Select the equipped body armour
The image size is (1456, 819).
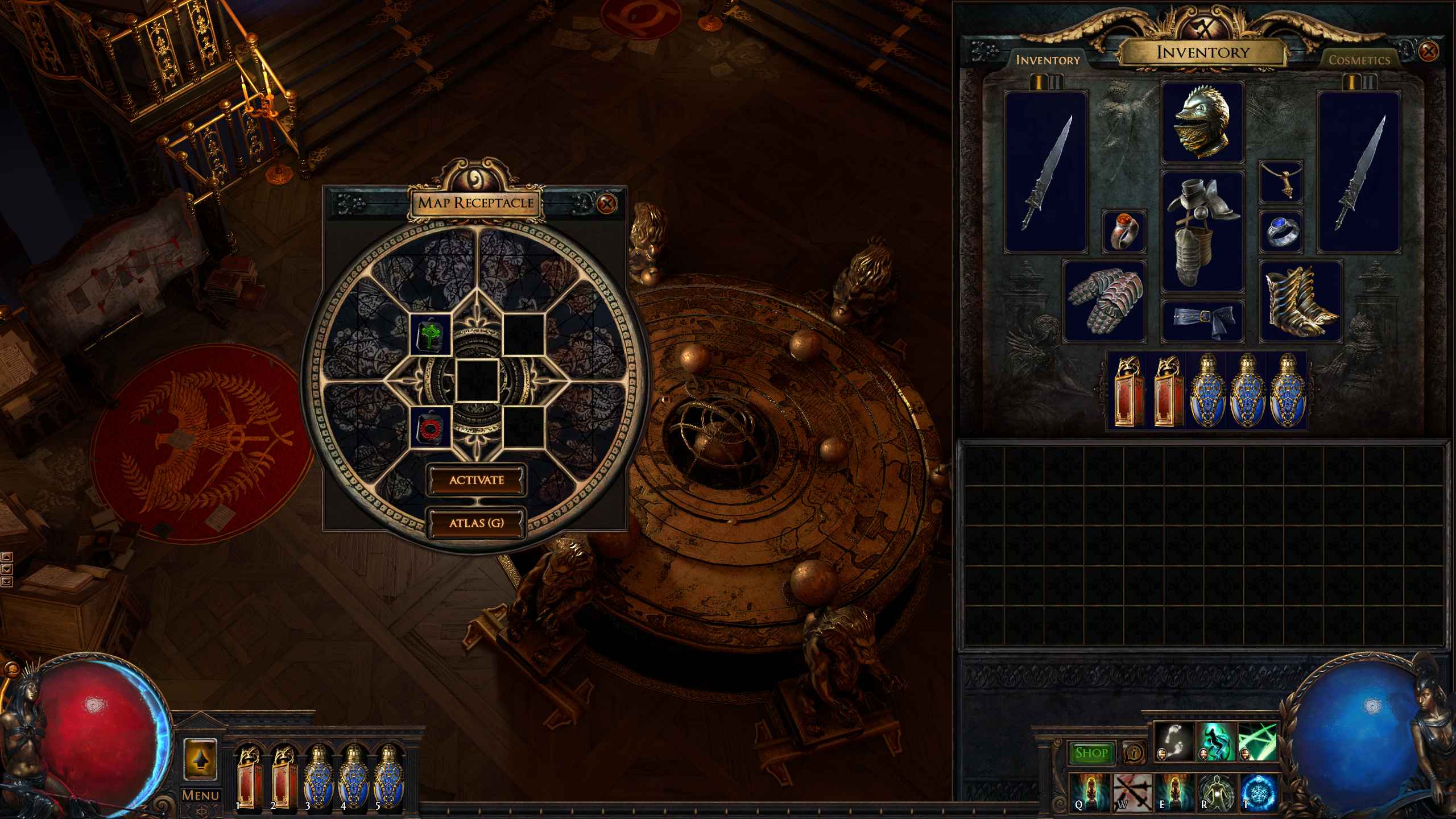1202,231
